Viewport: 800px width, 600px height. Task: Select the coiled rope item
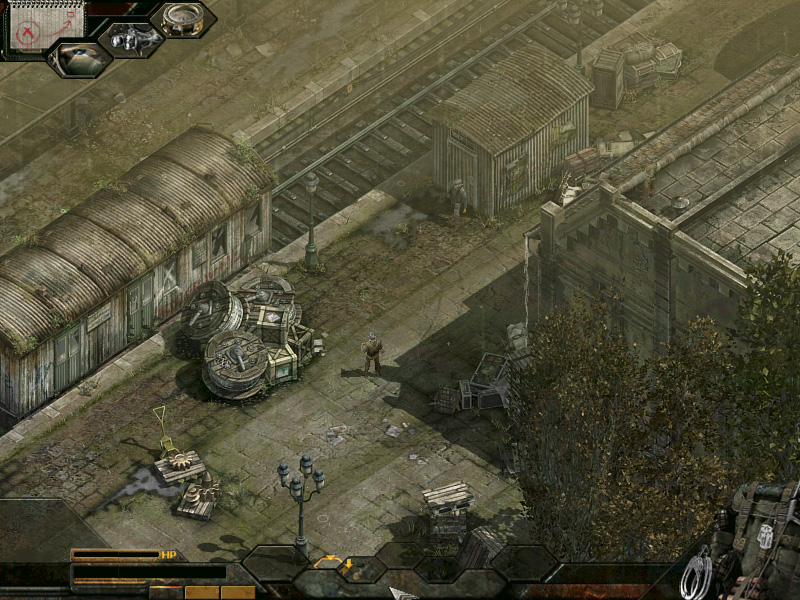696,574
